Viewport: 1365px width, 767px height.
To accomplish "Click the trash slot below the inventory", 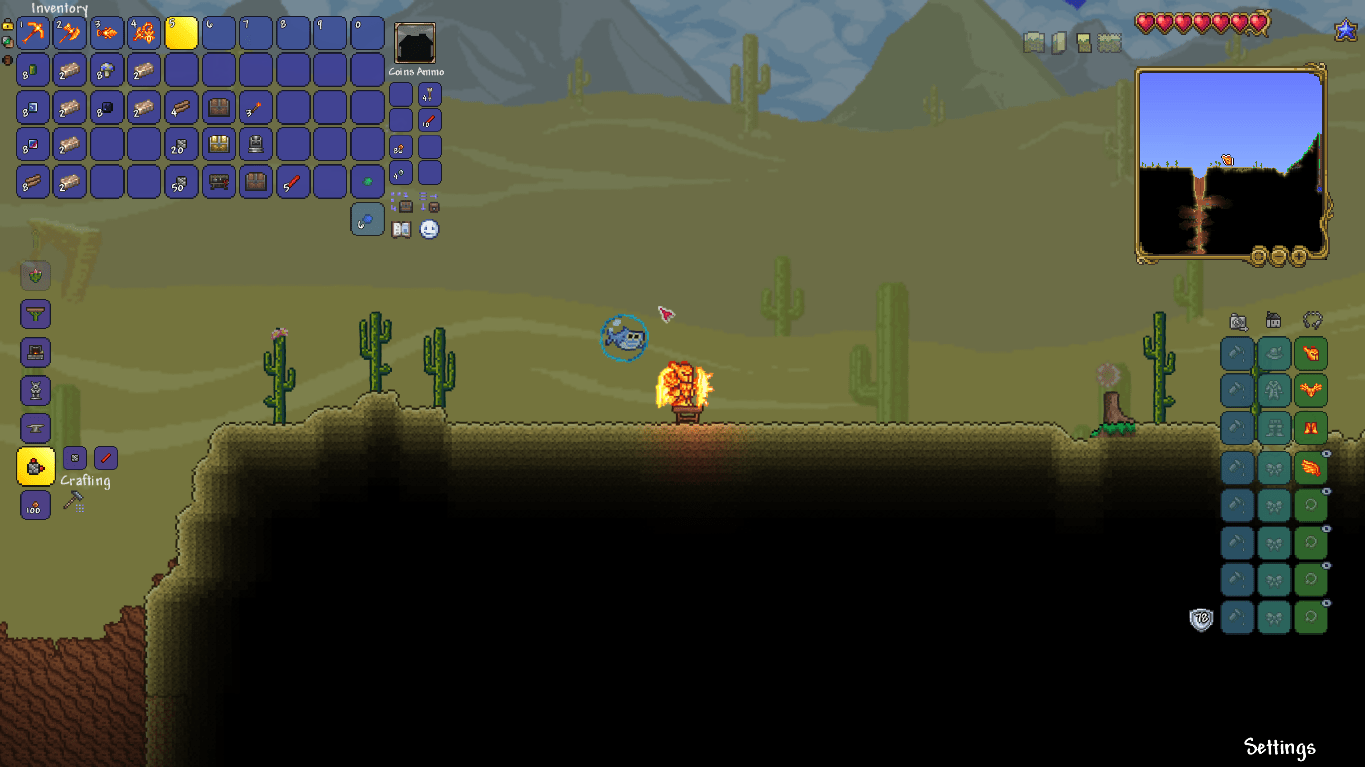I will tap(367, 219).
